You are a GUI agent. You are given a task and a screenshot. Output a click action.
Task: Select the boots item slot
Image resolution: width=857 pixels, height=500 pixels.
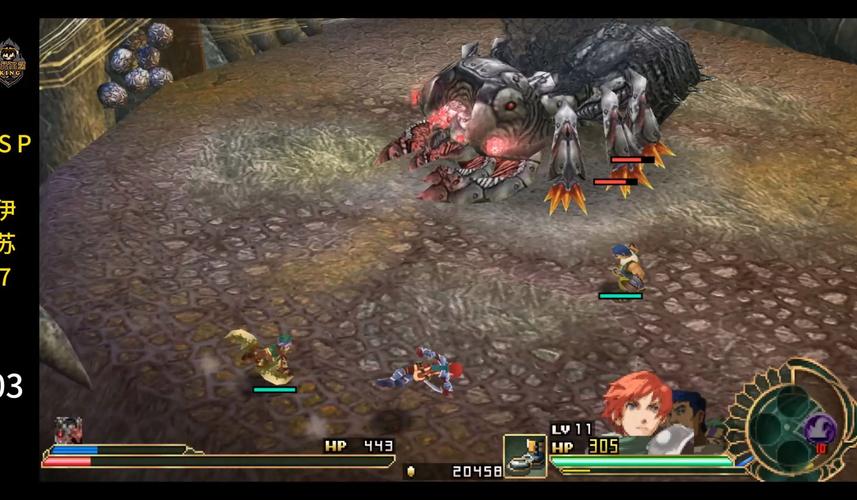tap(523, 455)
